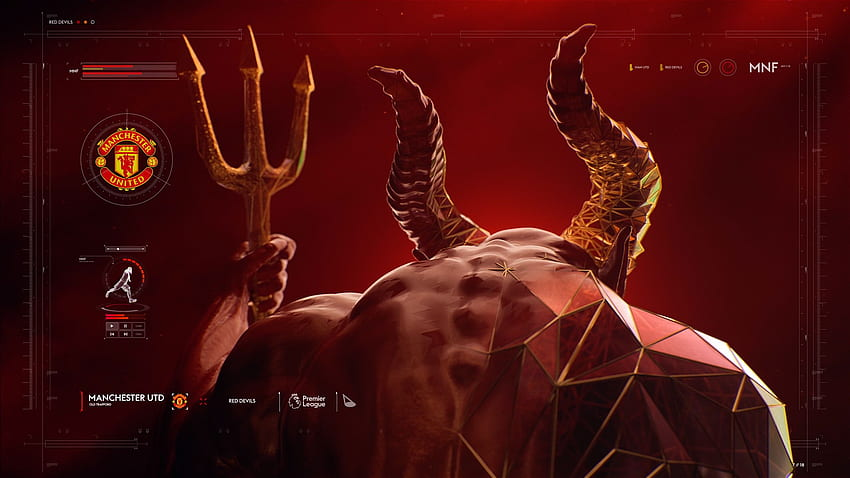850x478 pixels.
Task: Click the small crest beside Manchester Utd
Action: pyautogui.click(x=179, y=400)
